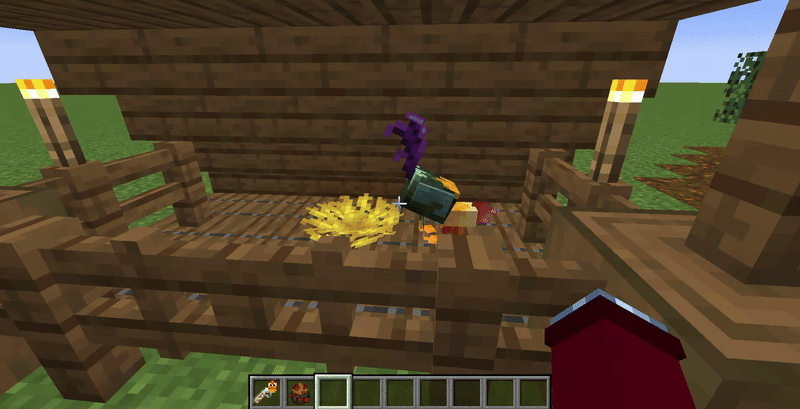Click the highlighted empty hotbar slot
800x409 pixels.
332,391
